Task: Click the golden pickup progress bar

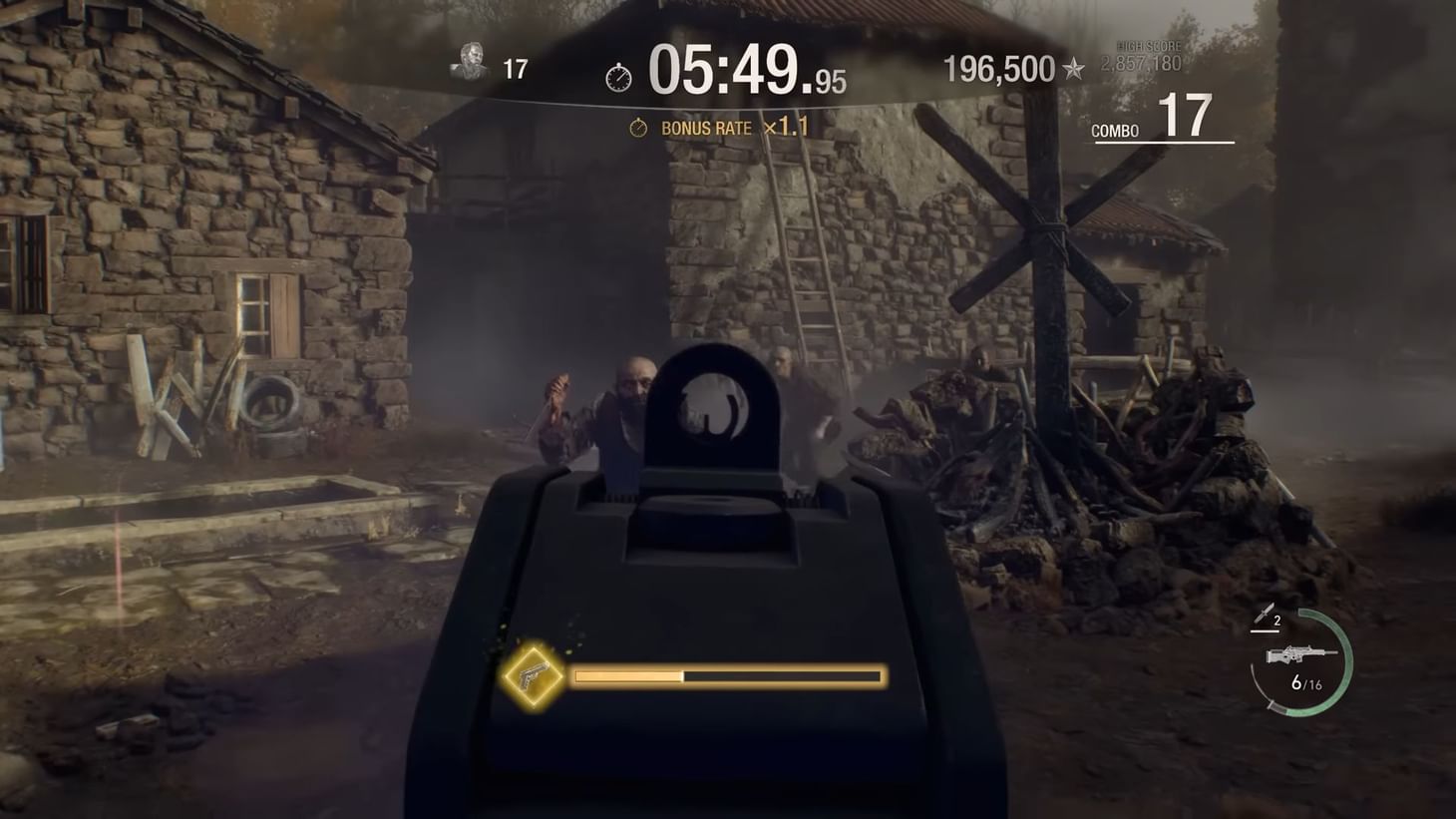Action: point(728,675)
